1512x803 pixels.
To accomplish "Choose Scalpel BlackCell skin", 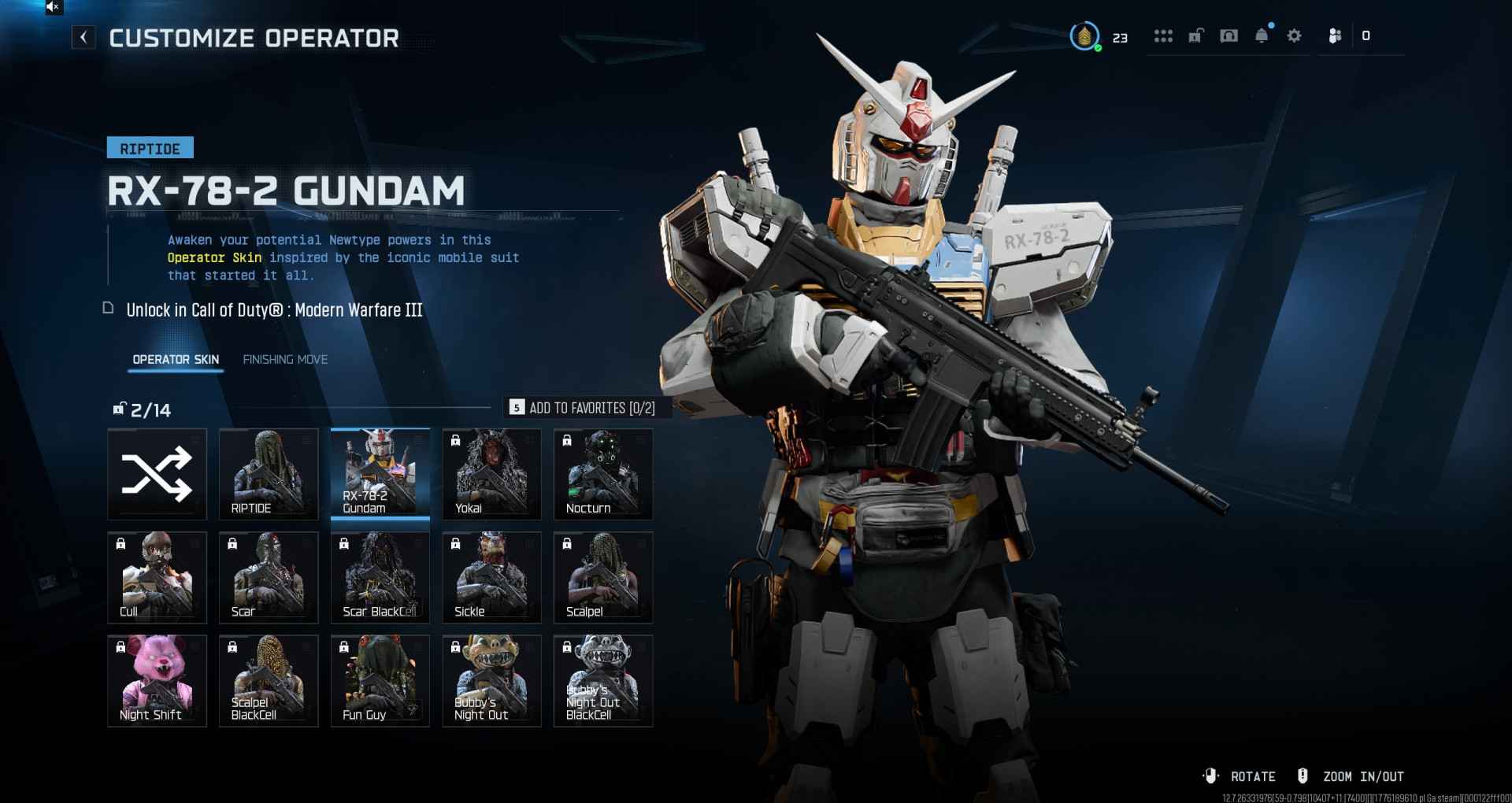I will [269, 680].
